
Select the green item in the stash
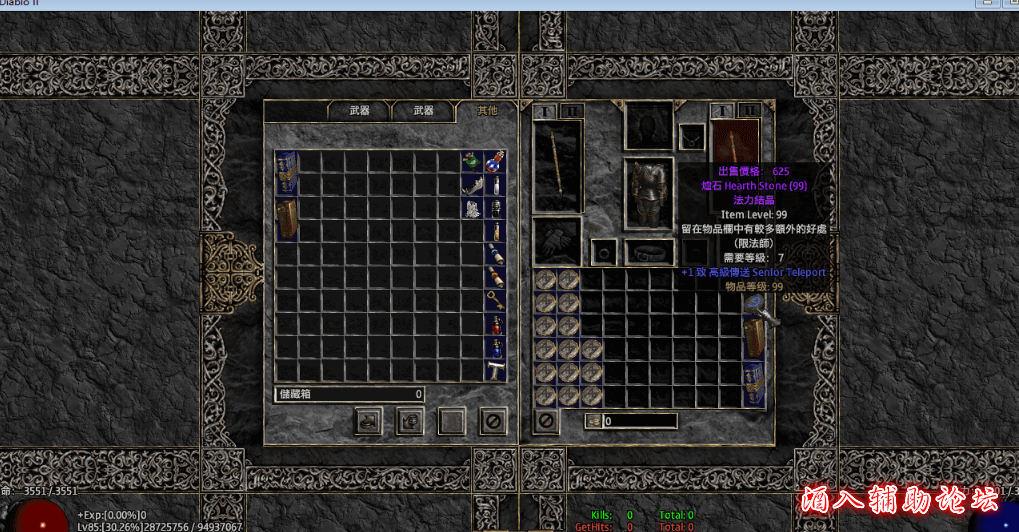pyautogui.click(x=471, y=161)
